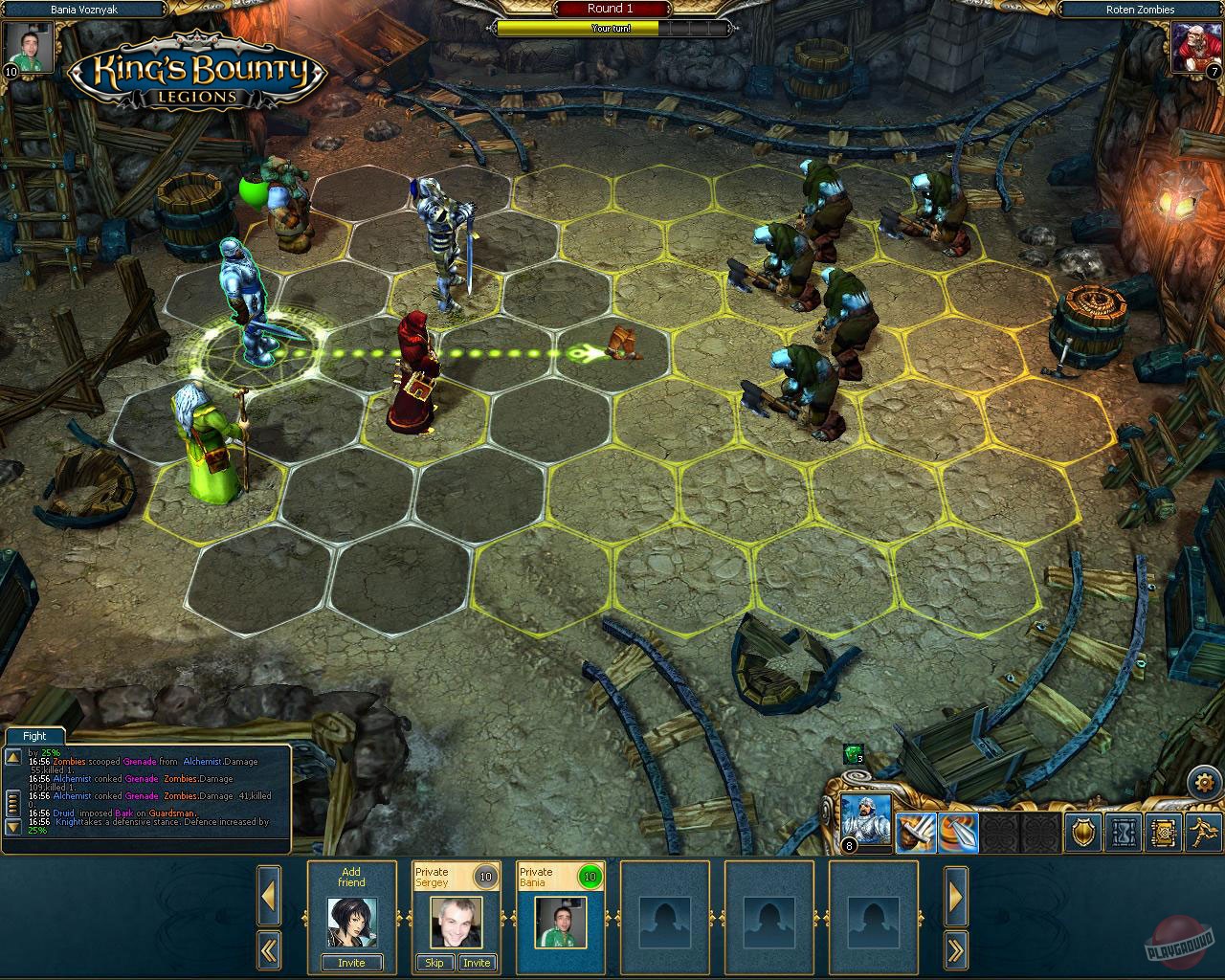Open the settings gear icon
1225x980 pixels.
point(1204,782)
